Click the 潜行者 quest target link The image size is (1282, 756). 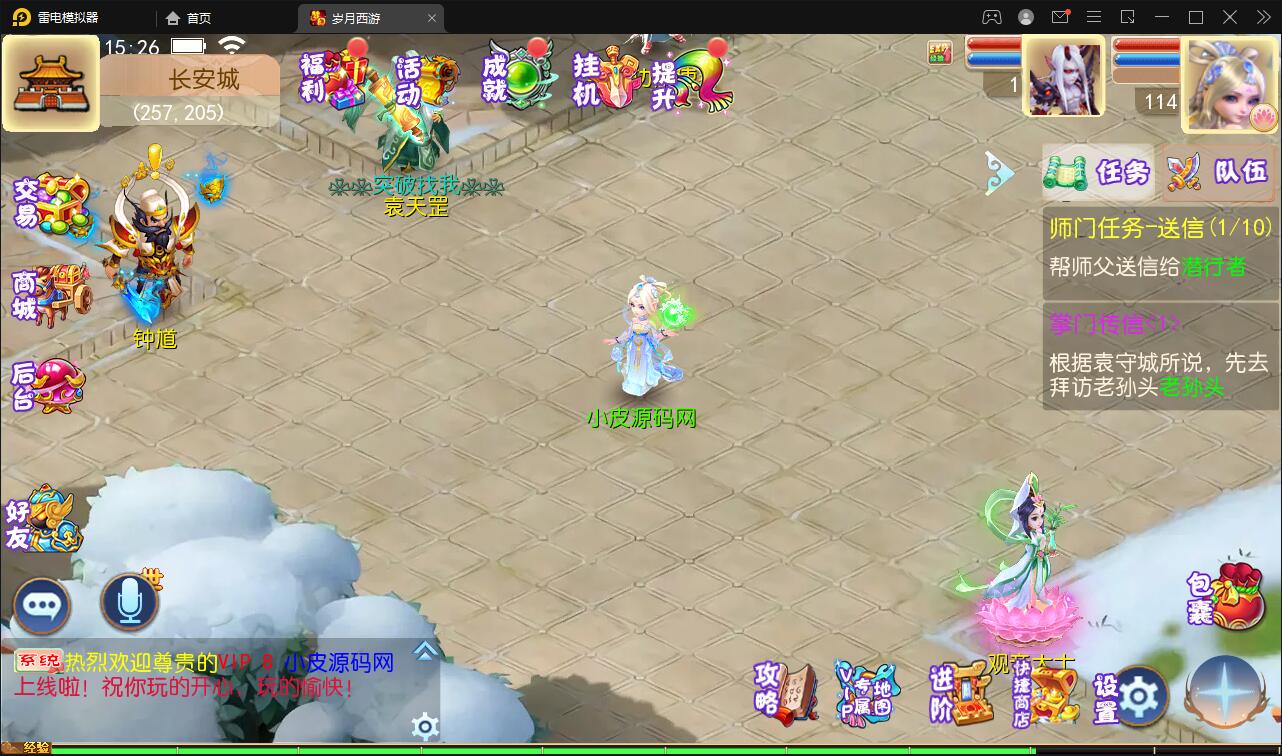1212,266
